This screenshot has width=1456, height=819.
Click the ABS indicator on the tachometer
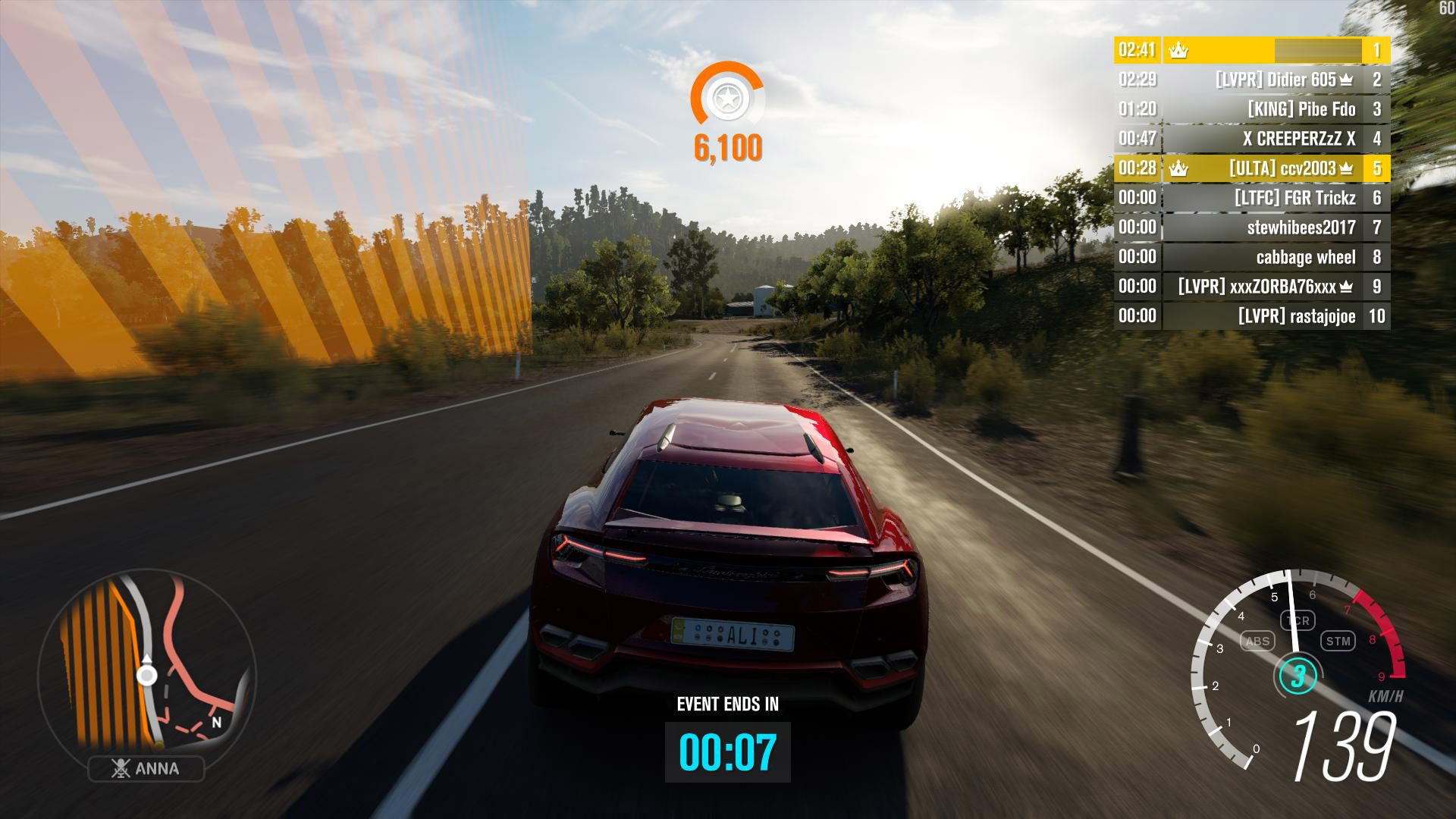click(1257, 642)
